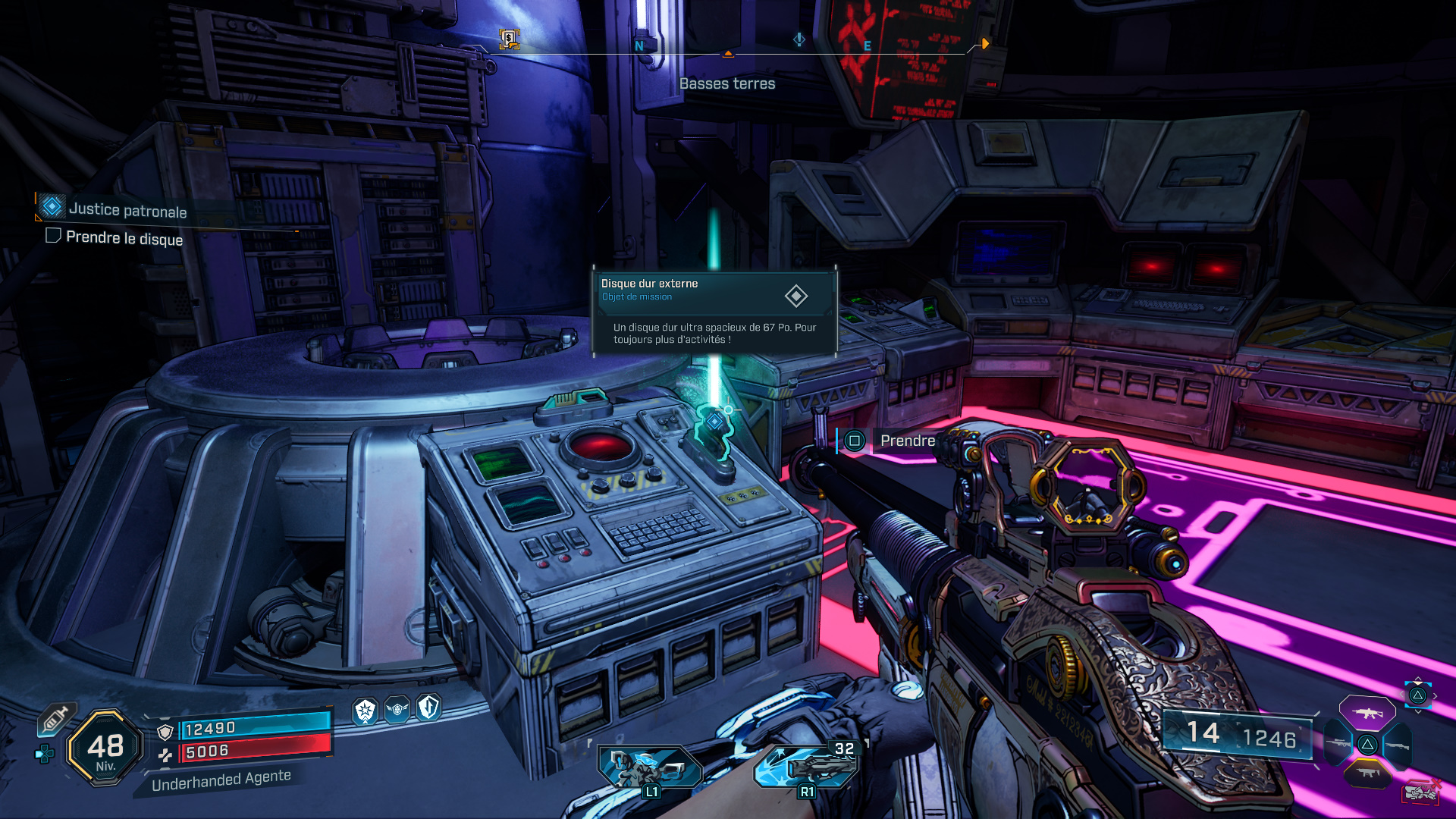Select the blue exclamation marker on the compass
1456x819 pixels.
point(799,39)
